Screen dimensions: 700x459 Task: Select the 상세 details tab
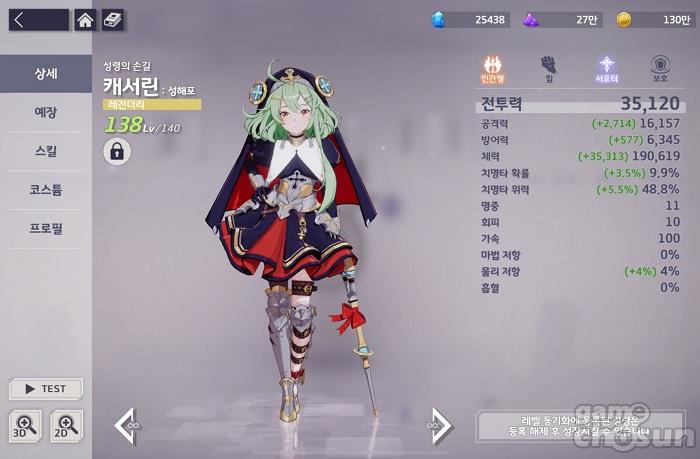pyautogui.click(x=46, y=74)
